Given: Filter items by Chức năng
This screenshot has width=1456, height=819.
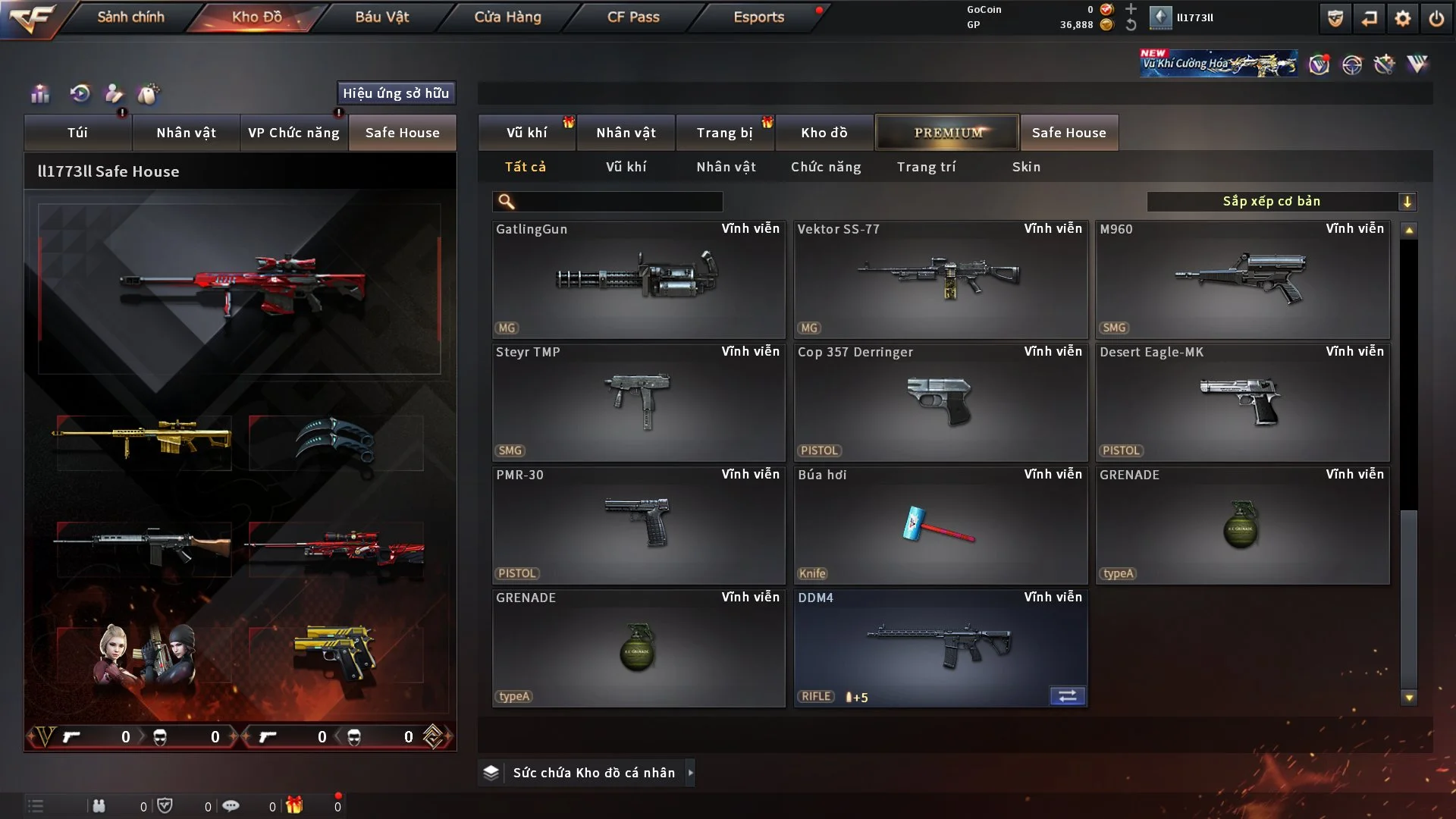Looking at the screenshot, I should pyautogui.click(x=826, y=167).
